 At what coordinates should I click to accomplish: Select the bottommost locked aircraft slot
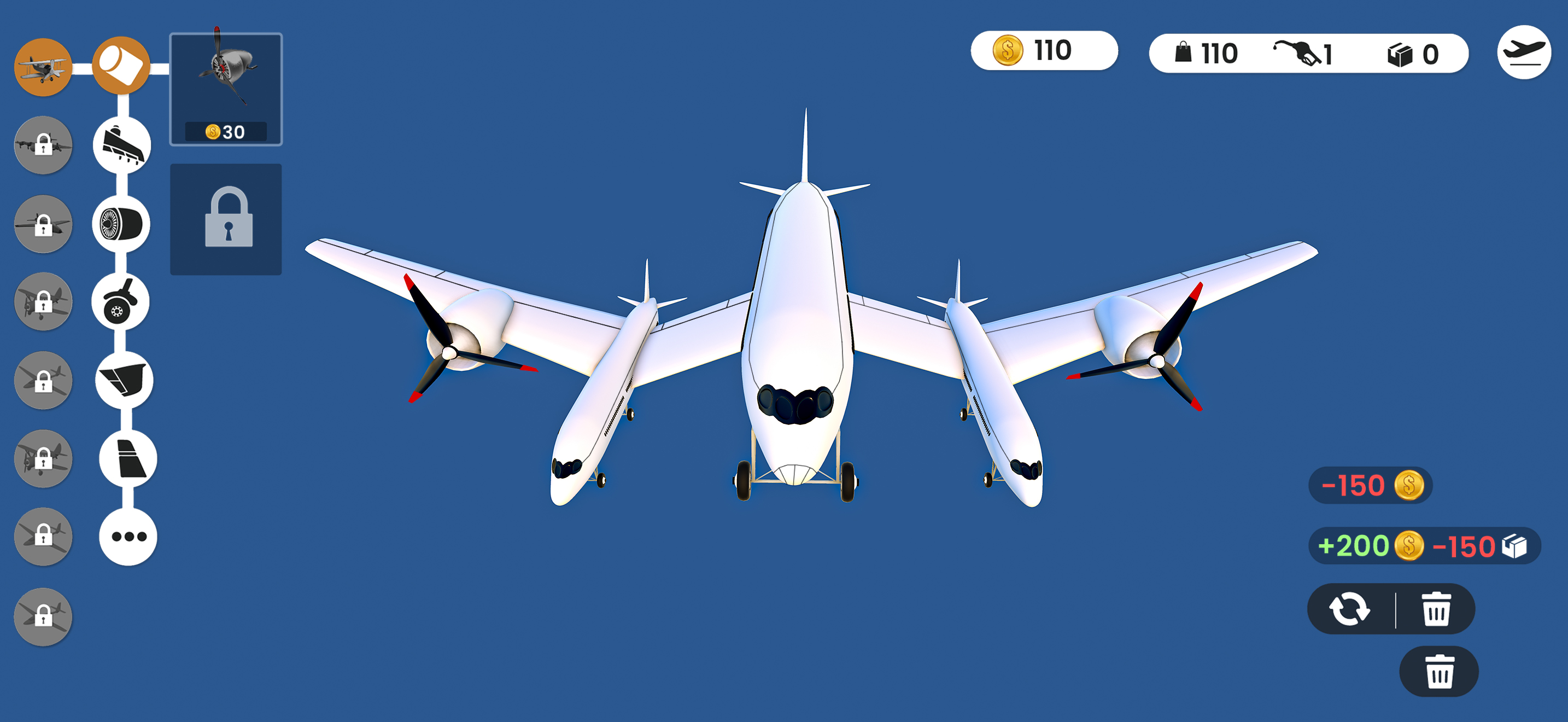(43, 616)
